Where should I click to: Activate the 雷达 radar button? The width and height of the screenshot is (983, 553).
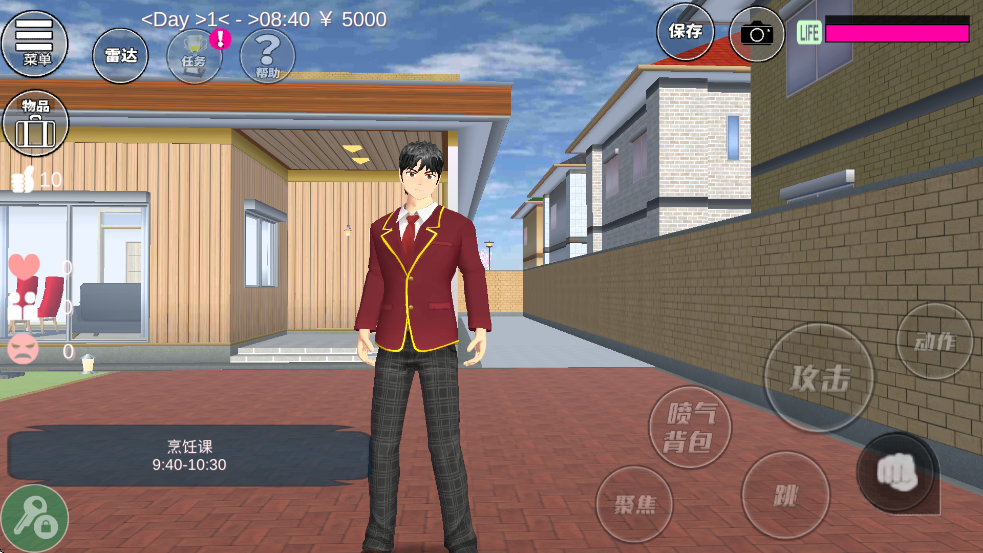(120, 55)
